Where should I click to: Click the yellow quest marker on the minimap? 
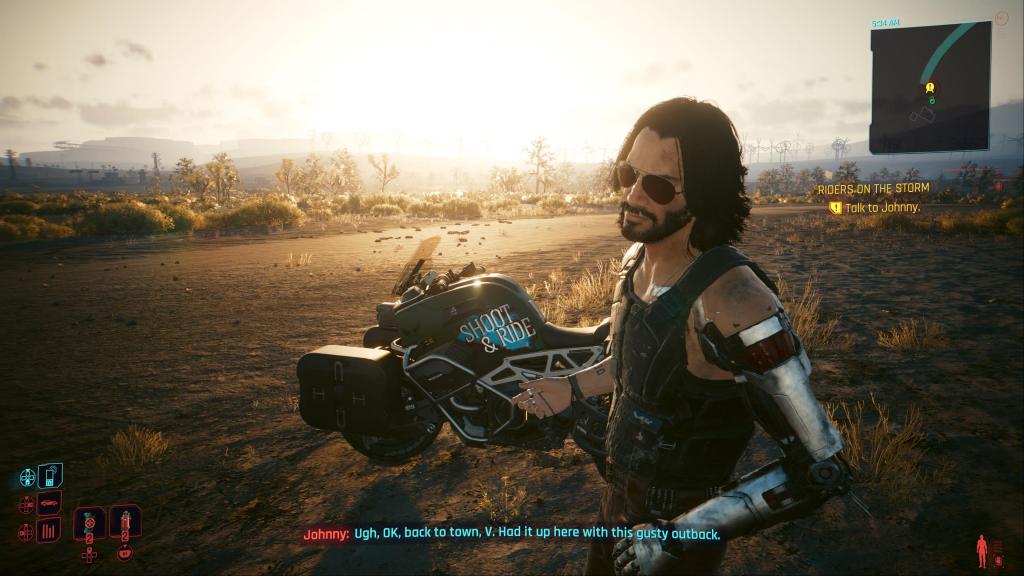click(930, 89)
